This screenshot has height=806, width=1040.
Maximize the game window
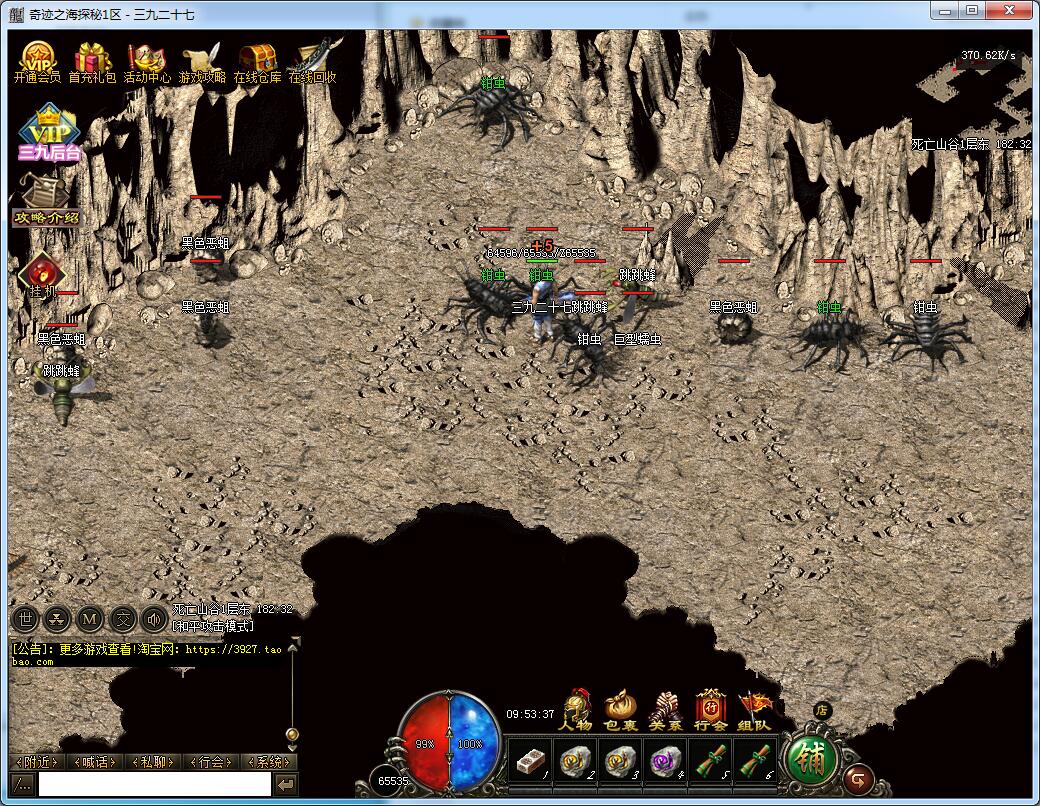coord(971,10)
